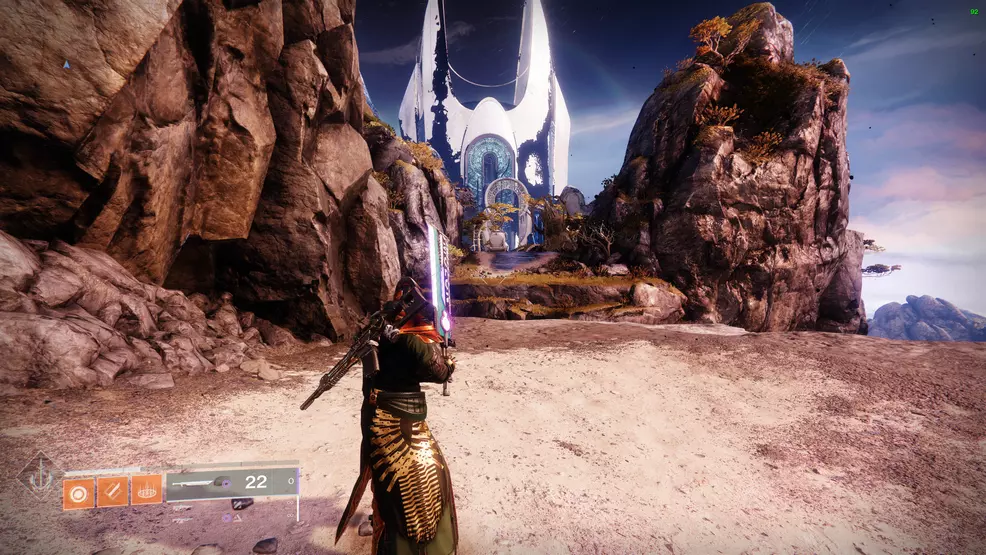The width and height of the screenshot is (986, 555).
Task: Trigger the class ability rift icon
Action: point(146,490)
